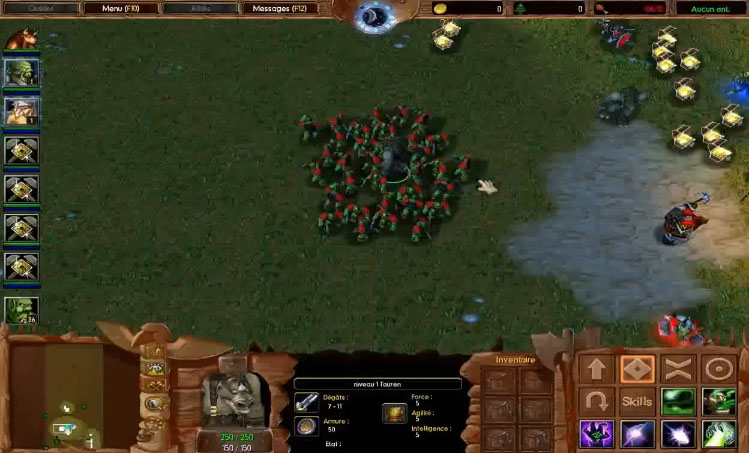
Task: Click the wolf unit portrait
Action: tap(234, 394)
